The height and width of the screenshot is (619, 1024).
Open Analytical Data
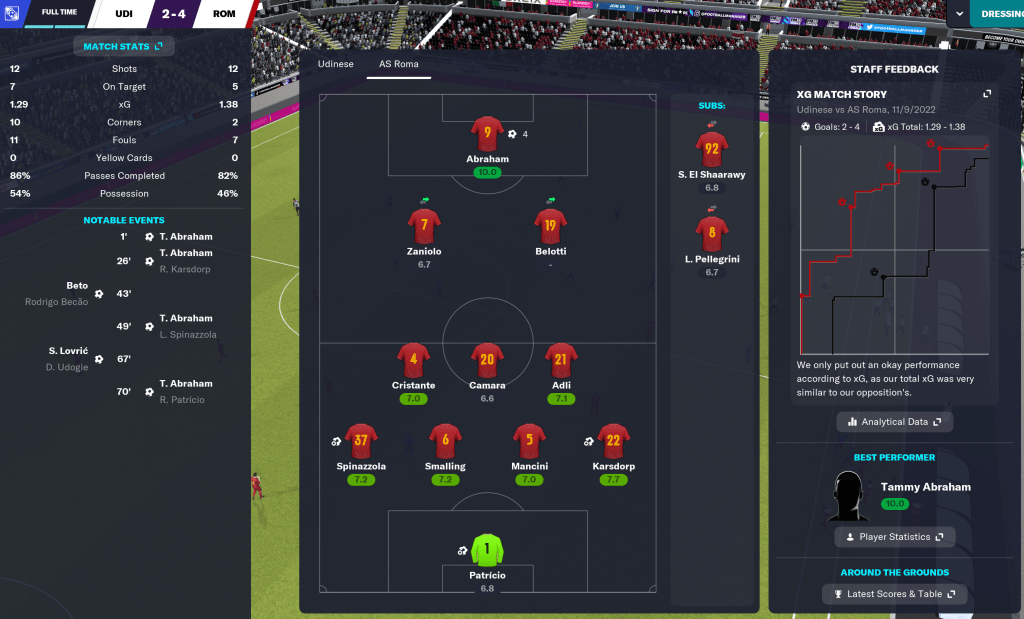tap(895, 422)
